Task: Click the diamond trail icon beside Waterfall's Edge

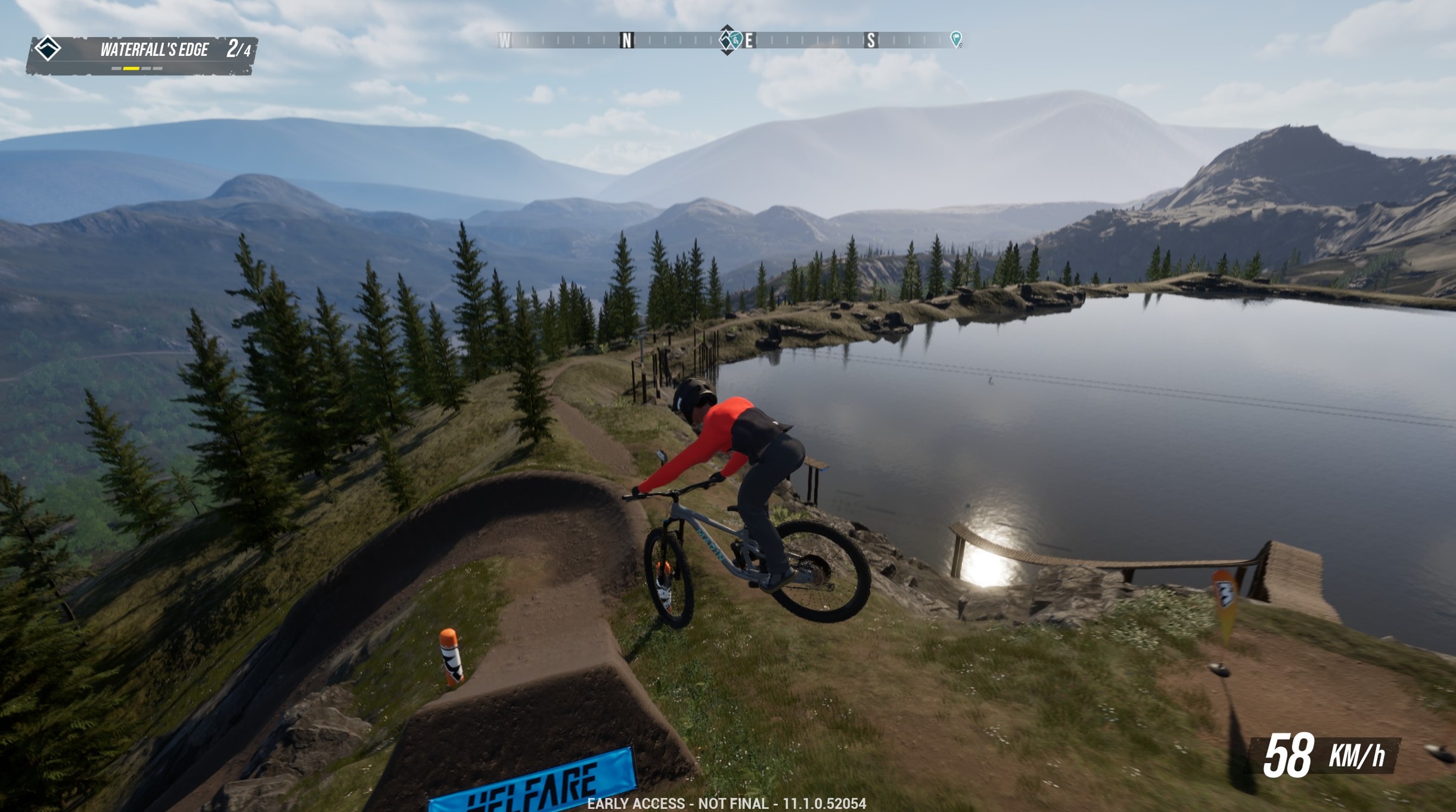Action: click(x=48, y=48)
